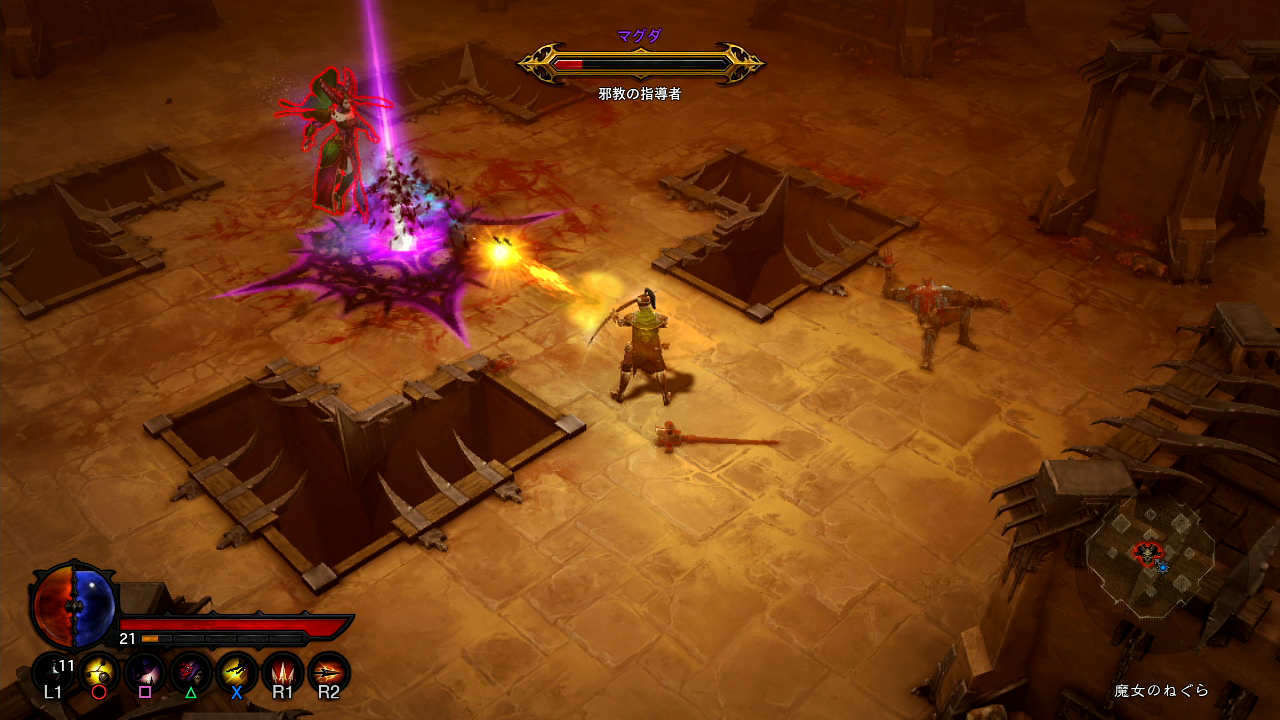The height and width of the screenshot is (720, 1280).
Task: Select the red rose and skull skill
Action: 191,671
